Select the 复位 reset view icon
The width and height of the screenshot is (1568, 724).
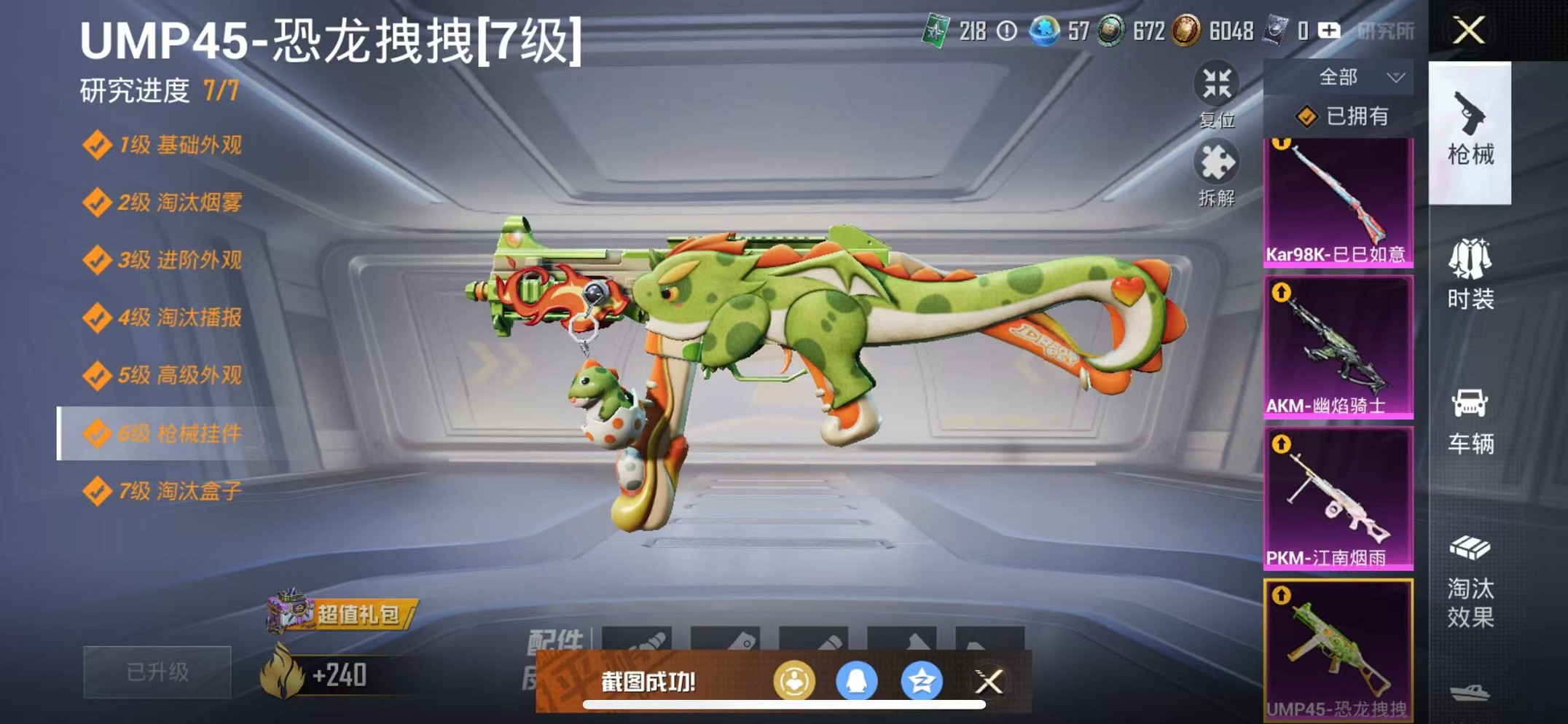[x=1220, y=84]
